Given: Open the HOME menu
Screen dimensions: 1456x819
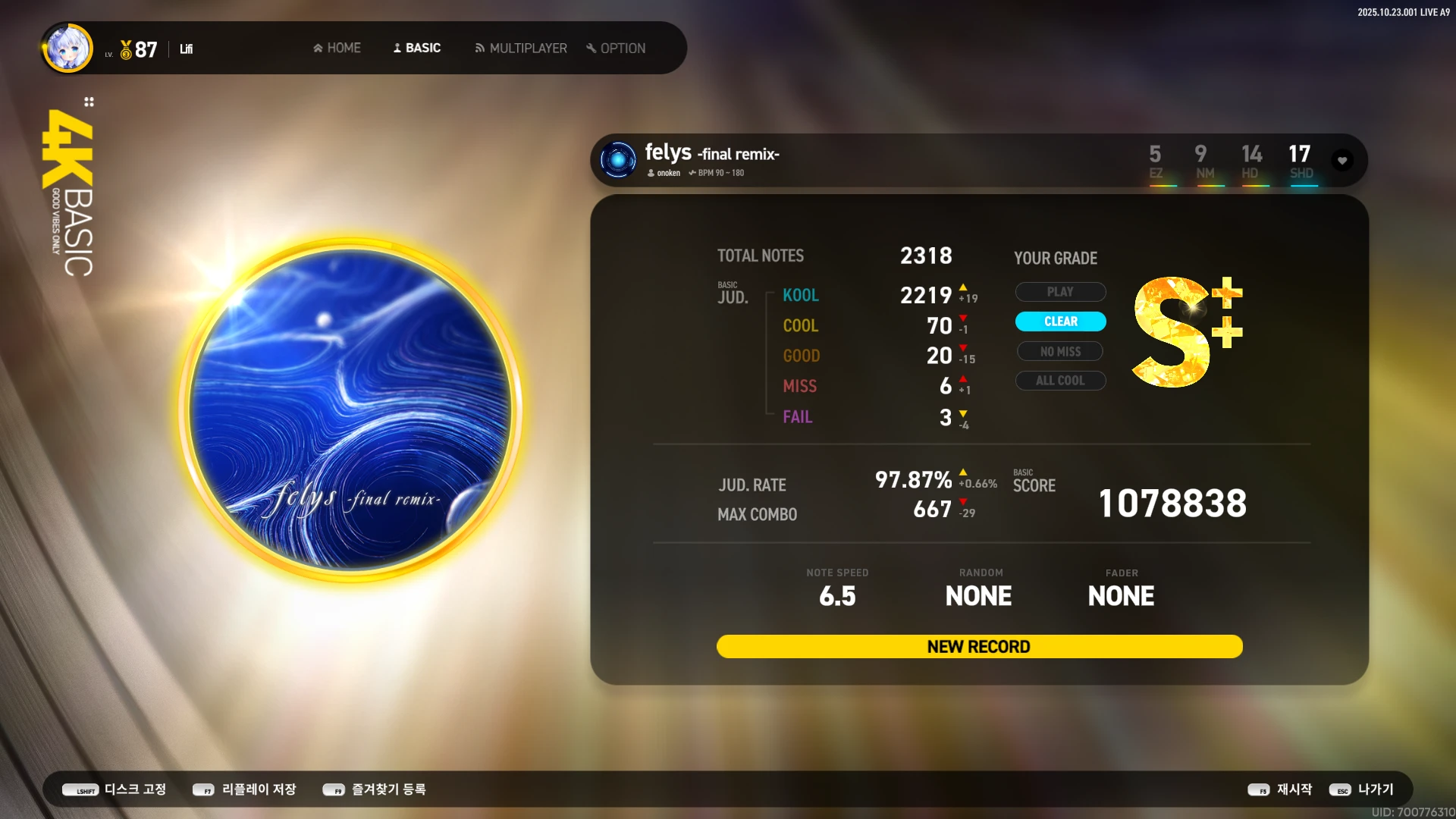Looking at the screenshot, I should pyautogui.click(x=337, y=48).
